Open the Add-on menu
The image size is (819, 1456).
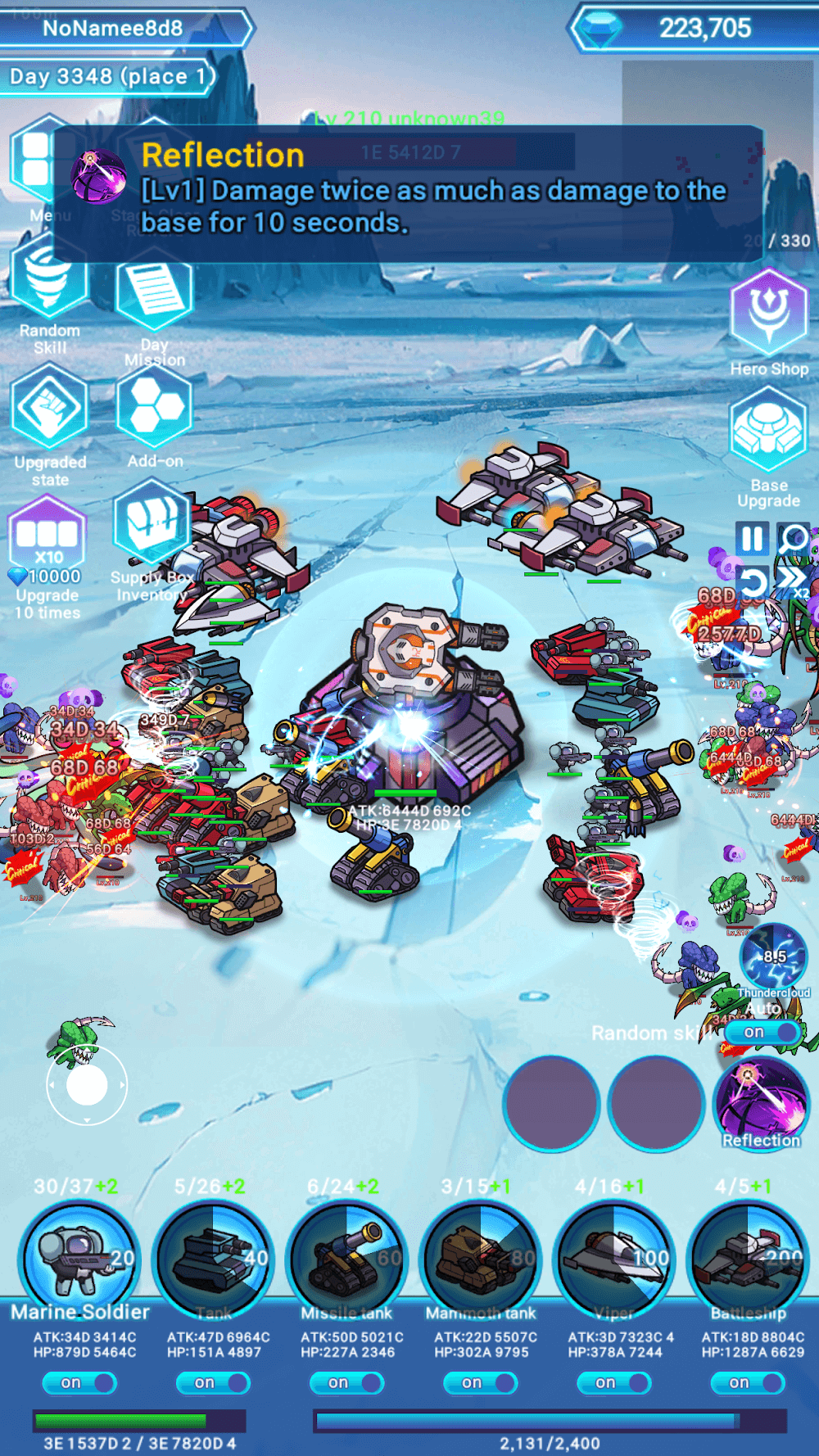pyautogui.click(x=154, y=408)
